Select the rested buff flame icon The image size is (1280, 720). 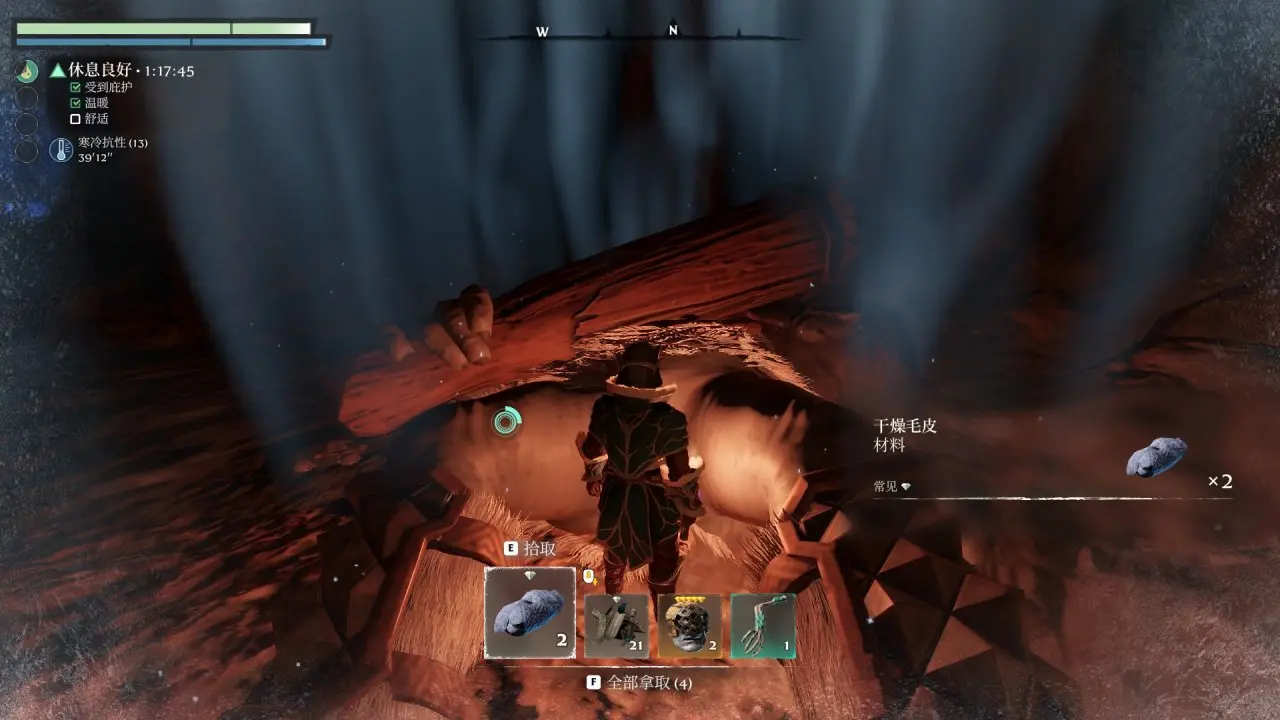(28, 71)
